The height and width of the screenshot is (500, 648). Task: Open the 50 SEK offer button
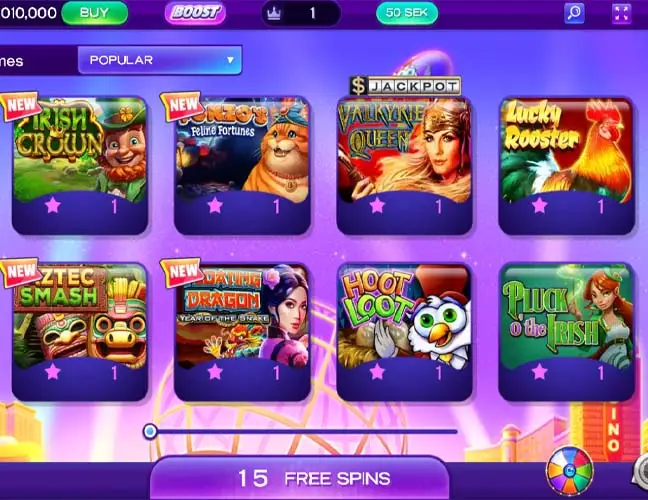(x=406, y=13)
